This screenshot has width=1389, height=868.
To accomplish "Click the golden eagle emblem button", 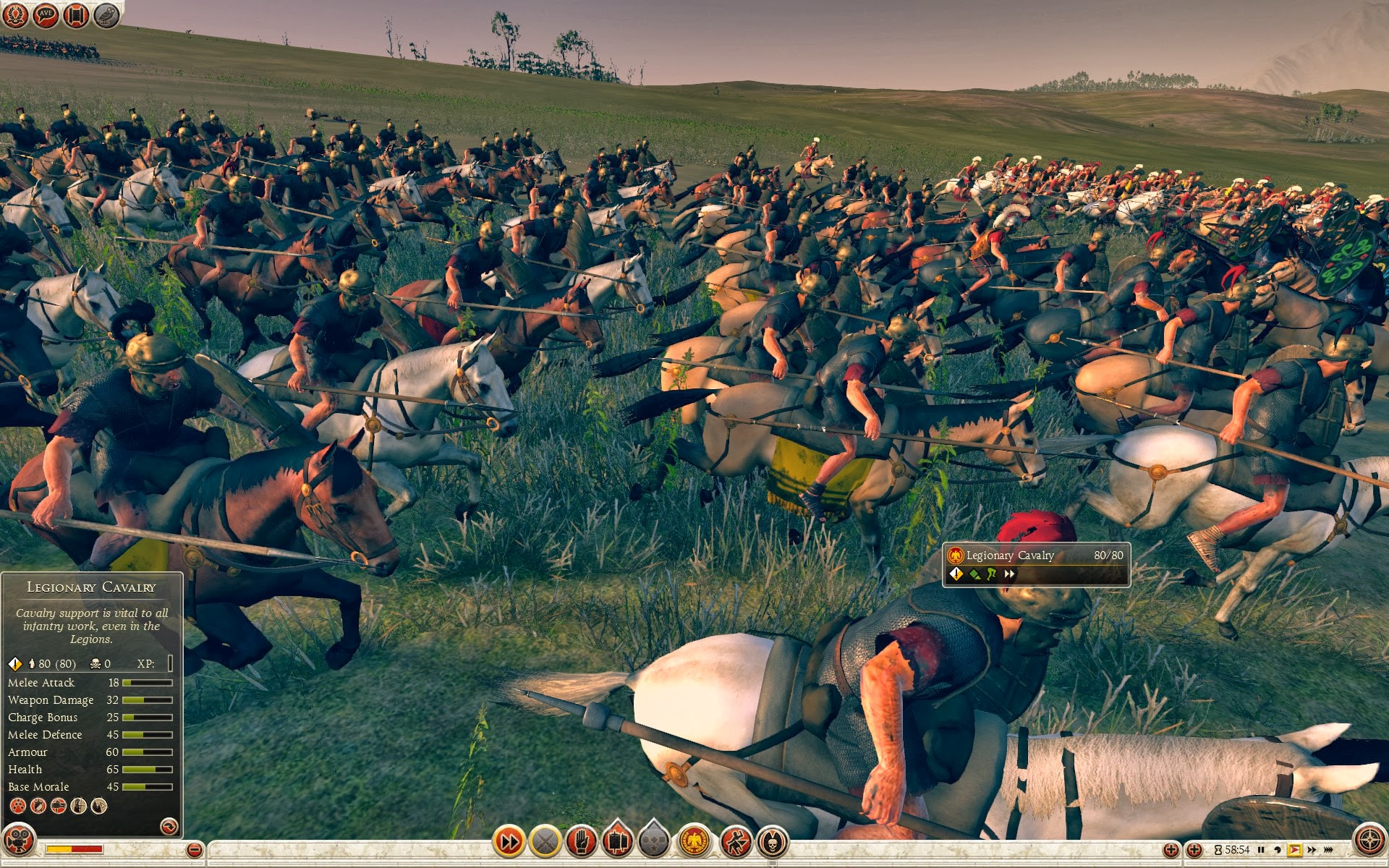I will click(694, 841).
